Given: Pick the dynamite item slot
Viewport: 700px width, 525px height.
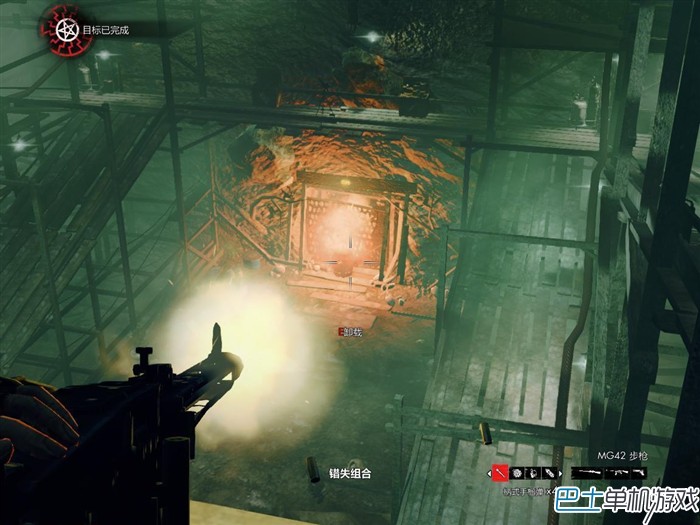Looking at the screenshot, I should [549, 473].
